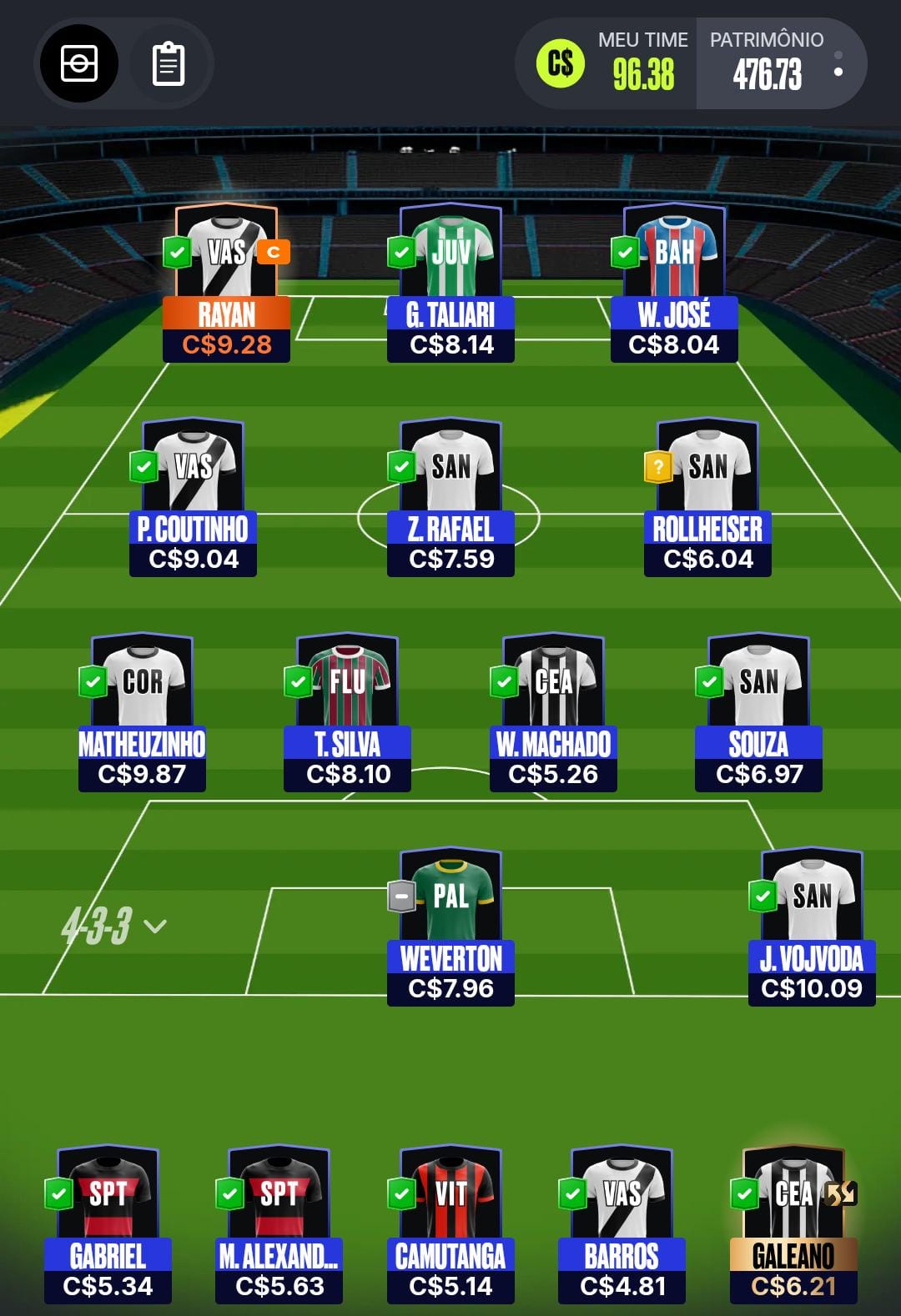Screen dimensions: 901x1316
Task: Select bench player Camutanga
Action: coord(450,1225)
